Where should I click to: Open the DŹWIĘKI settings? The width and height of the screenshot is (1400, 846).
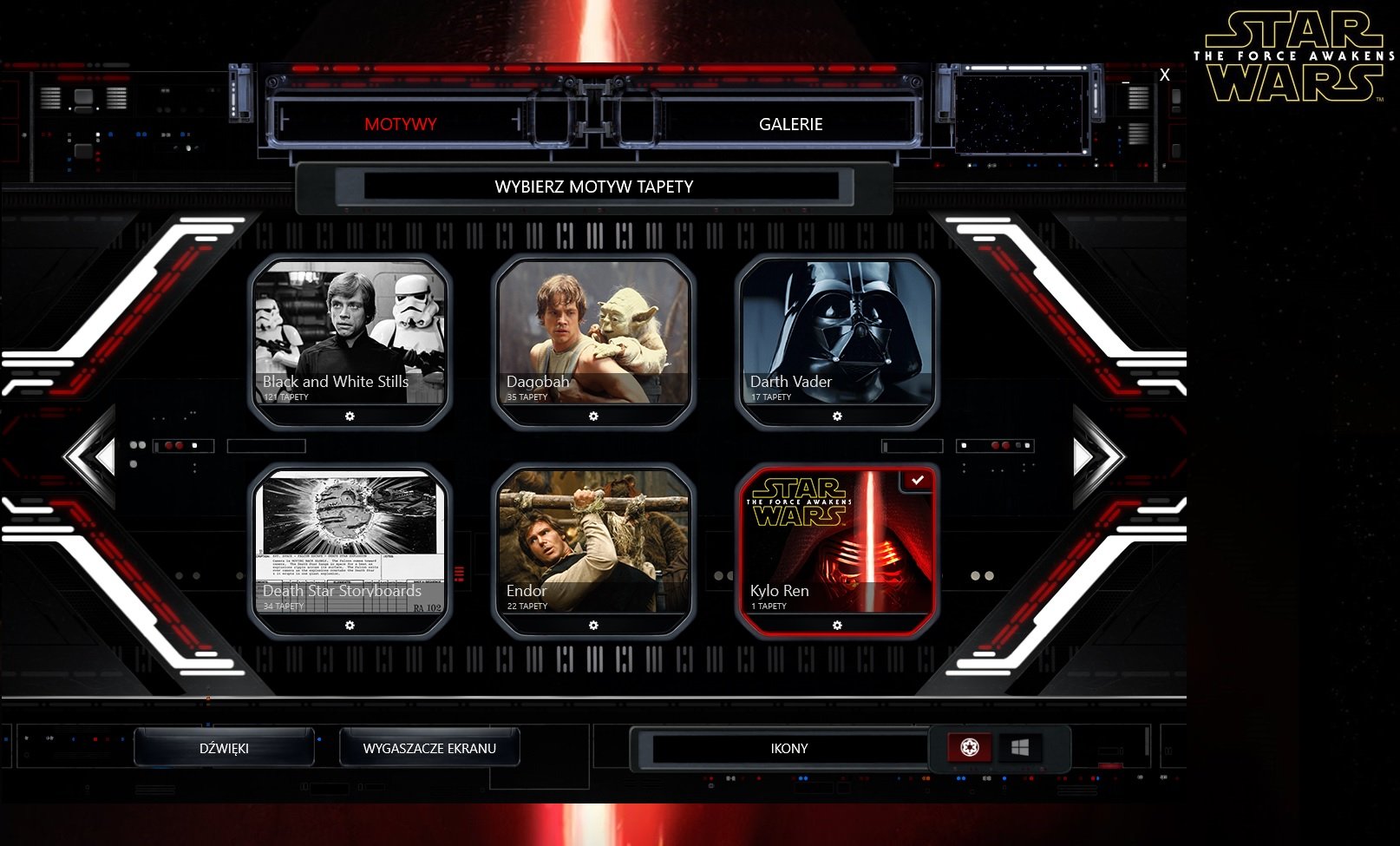click(227, 747)
